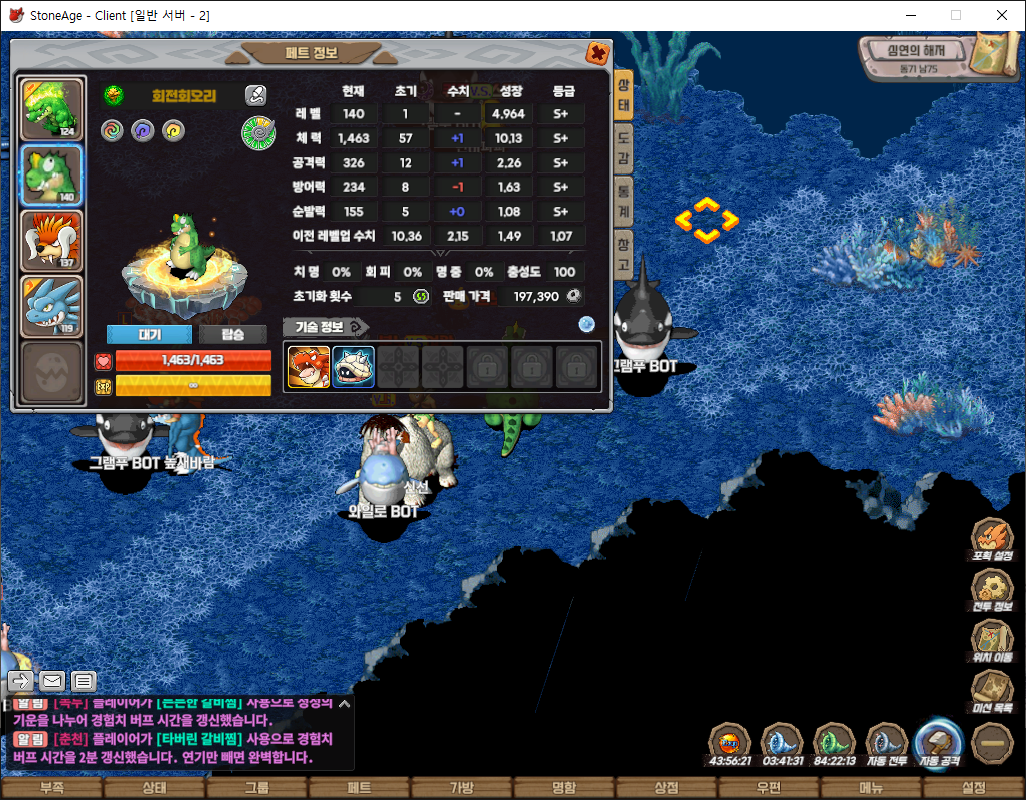Select the level 119 blue dragon pet
The image size is (1026, 800).
tap(52, 306)
